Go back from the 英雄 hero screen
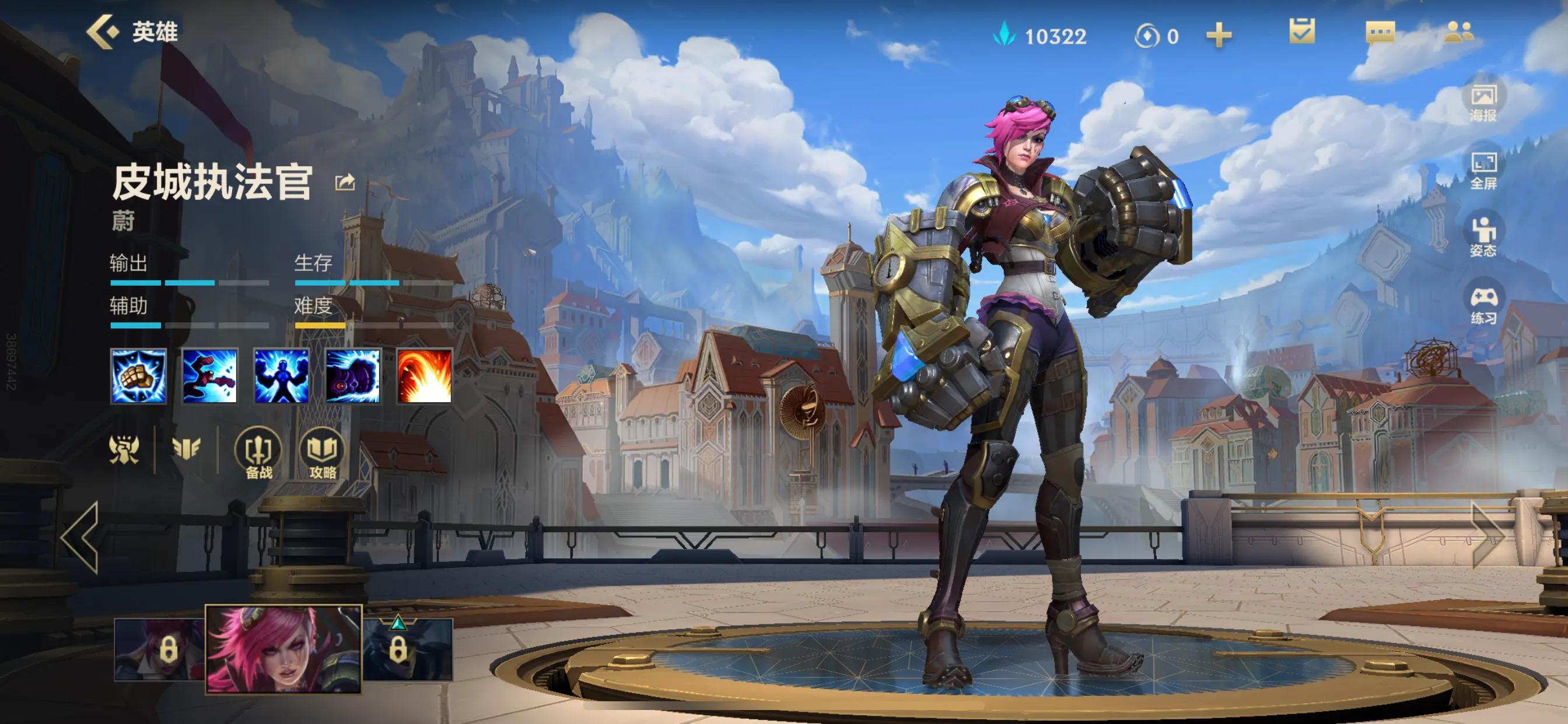 click(x=102, y=31)
